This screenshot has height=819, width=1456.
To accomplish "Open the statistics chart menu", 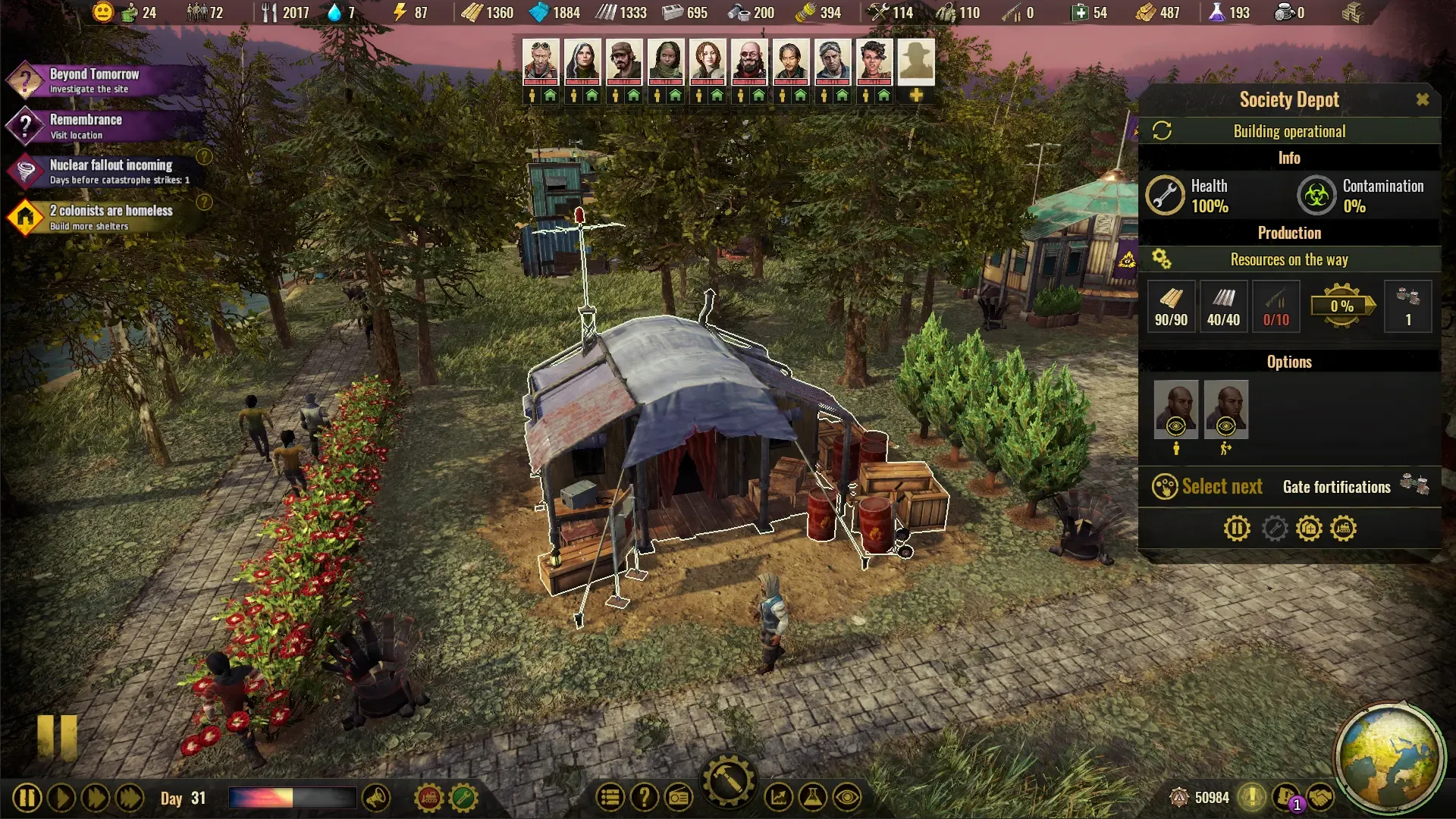I will [778, 798].
